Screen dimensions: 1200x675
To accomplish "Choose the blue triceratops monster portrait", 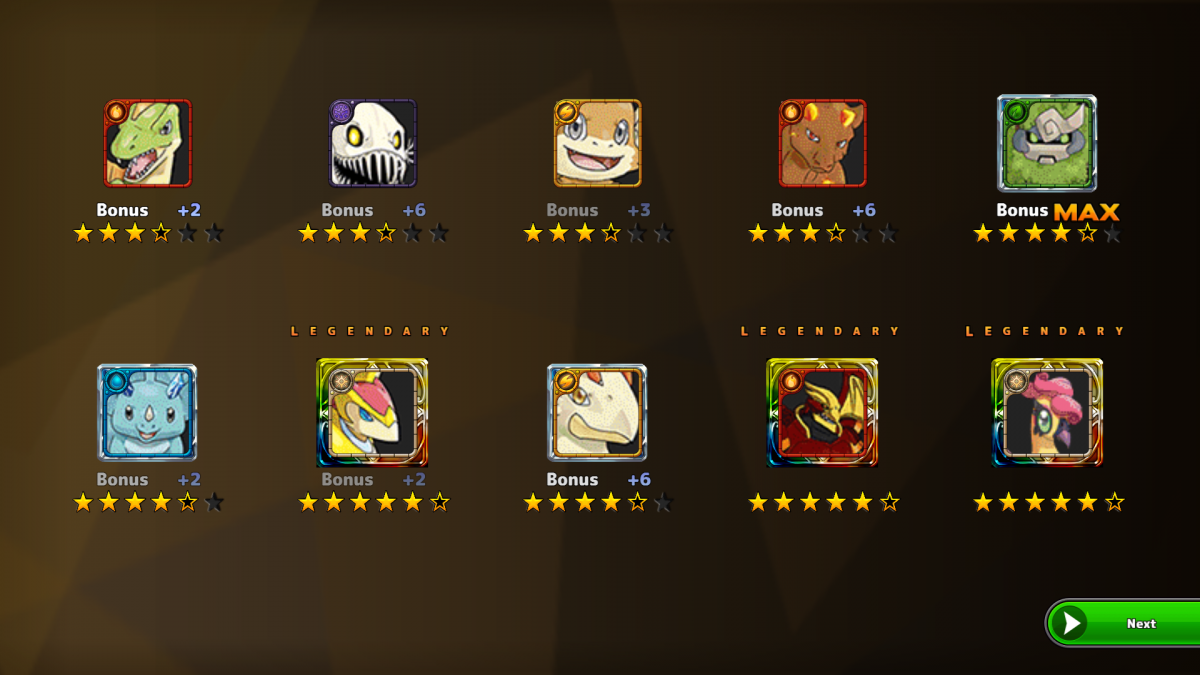I will [x=147, y=412].
